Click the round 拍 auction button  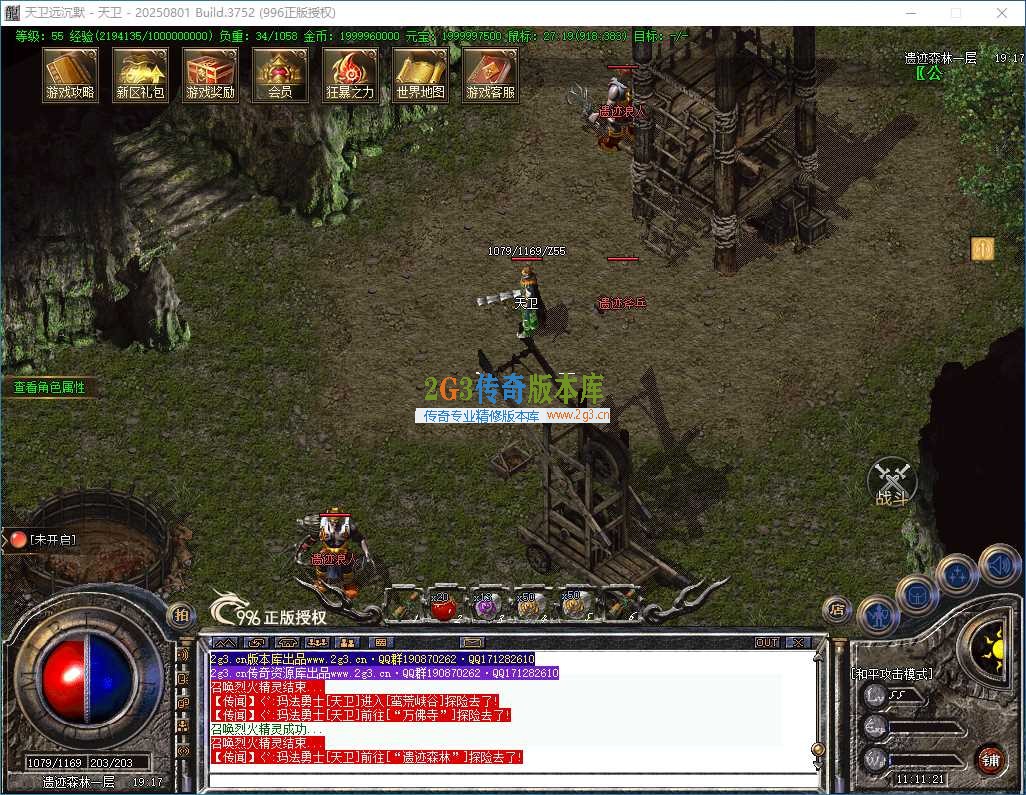pyautogui.click(x=181, y=615)
